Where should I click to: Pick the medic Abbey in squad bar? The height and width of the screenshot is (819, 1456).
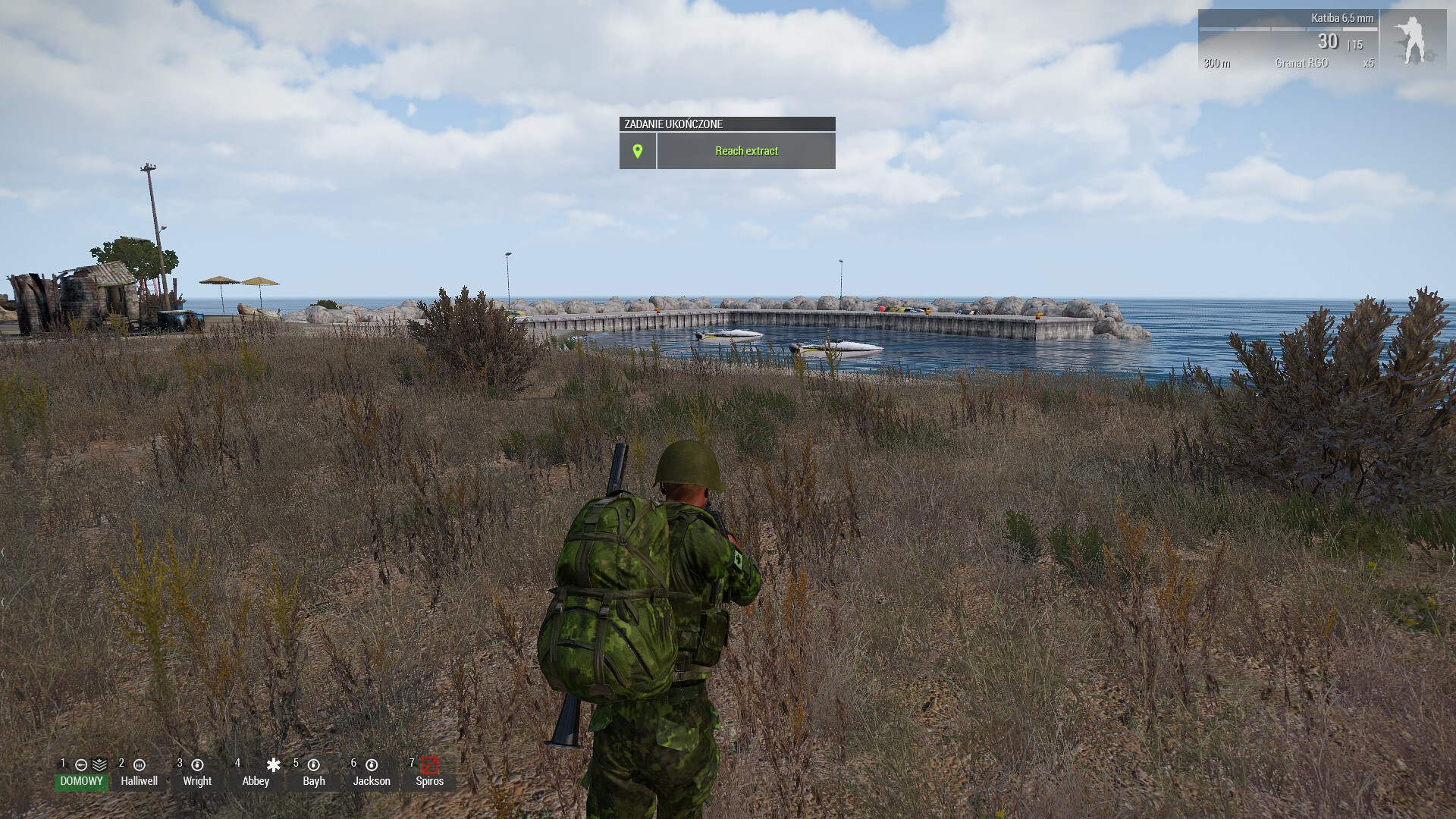click(x=256, y=780)
